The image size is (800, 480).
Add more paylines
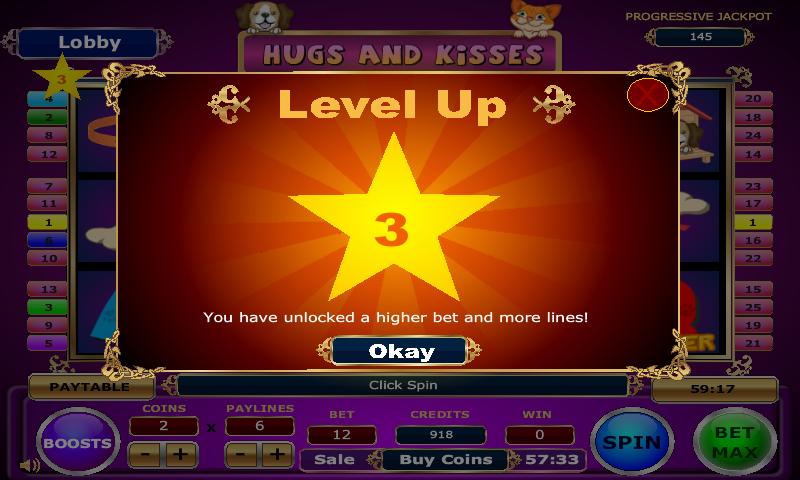coord(276,454)
